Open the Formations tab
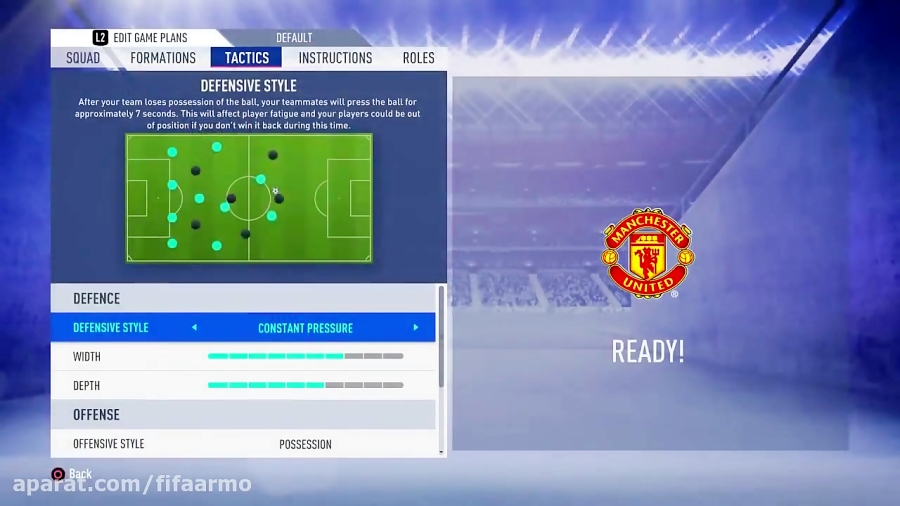900x506 pixels. (163, 58)
